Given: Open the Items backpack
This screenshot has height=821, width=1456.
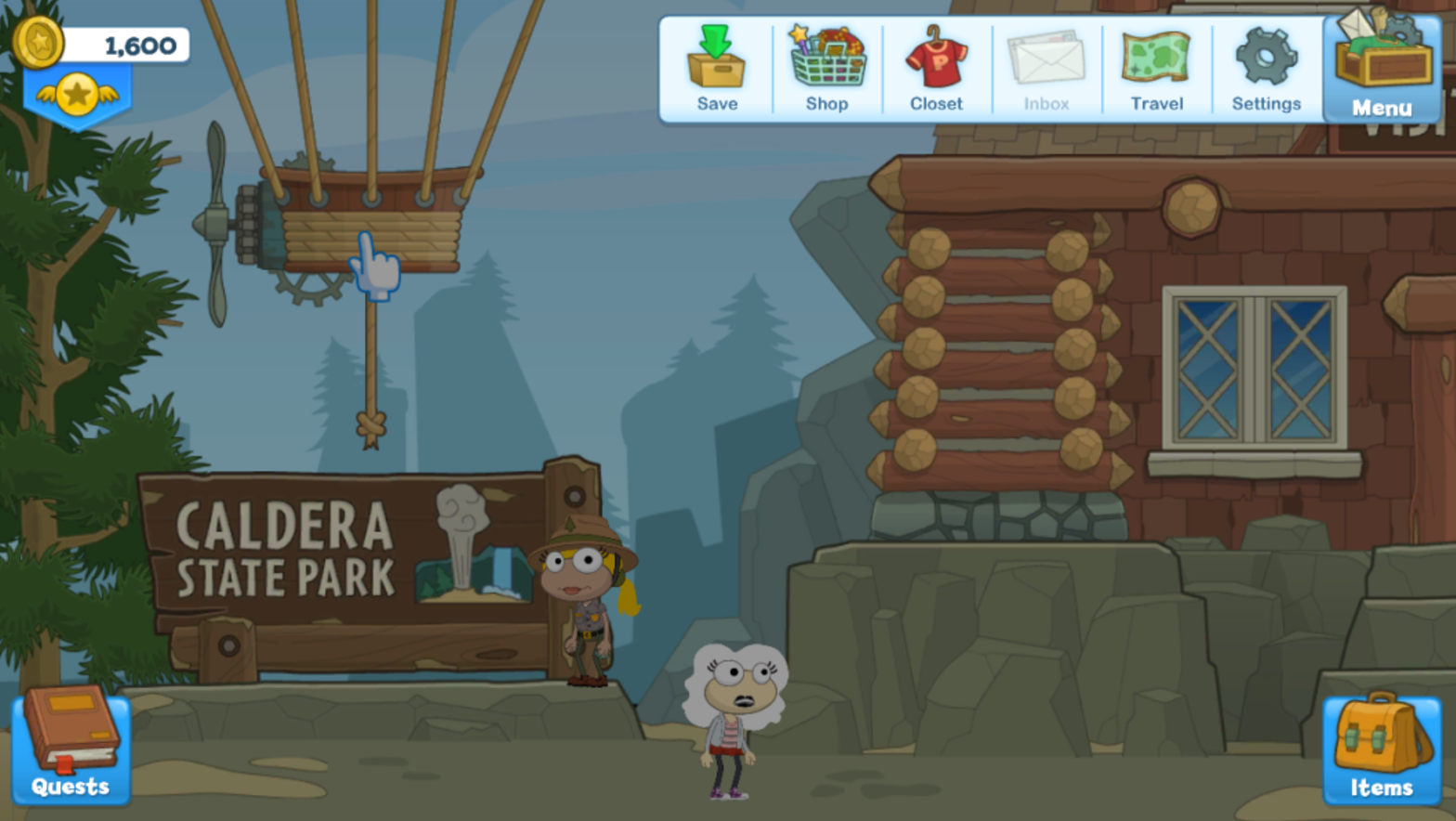Looking at the screenshot, I should click(1382, 749).
